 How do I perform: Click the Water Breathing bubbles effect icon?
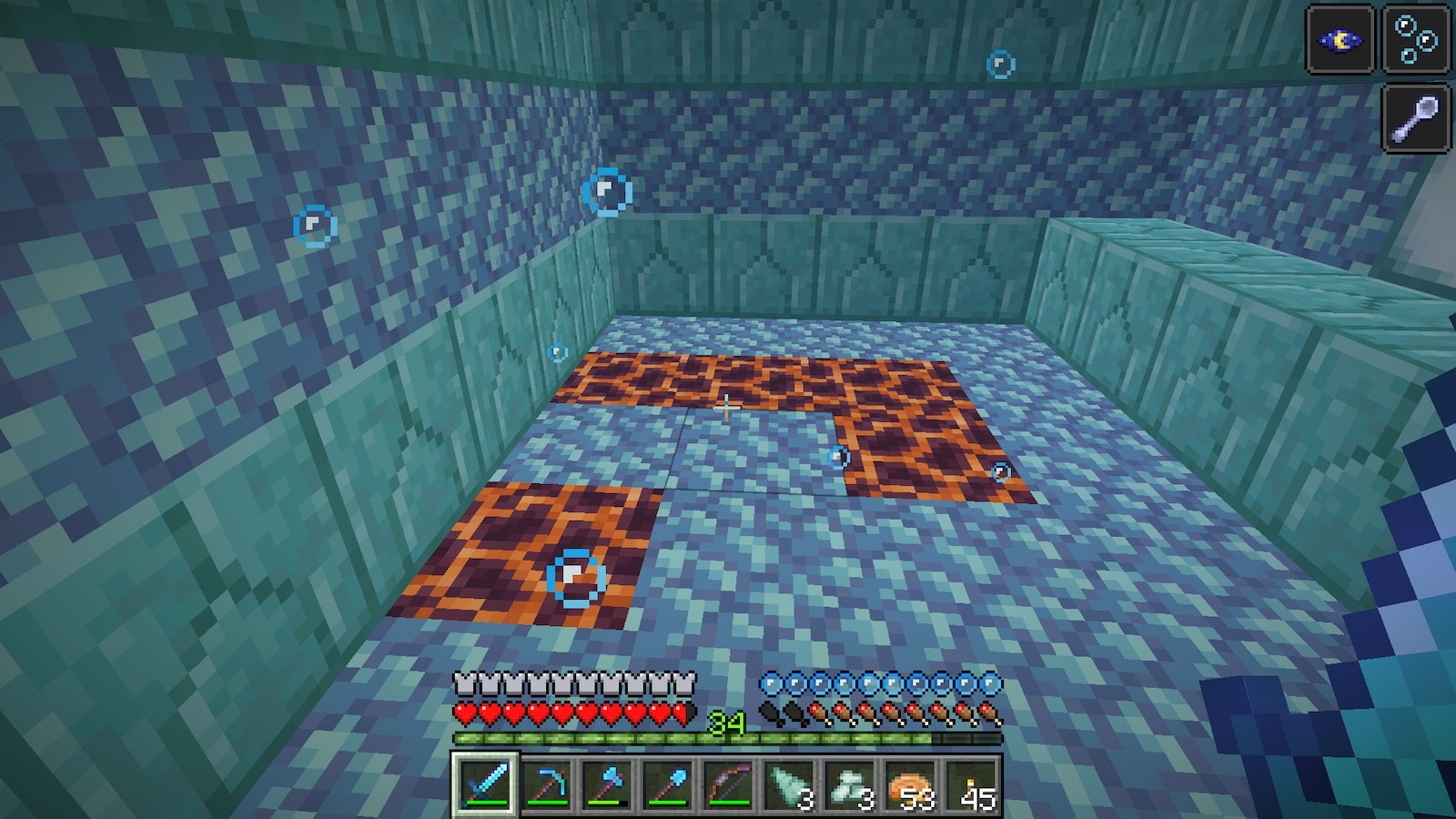pyautogui.click(x=1416, y=39)
